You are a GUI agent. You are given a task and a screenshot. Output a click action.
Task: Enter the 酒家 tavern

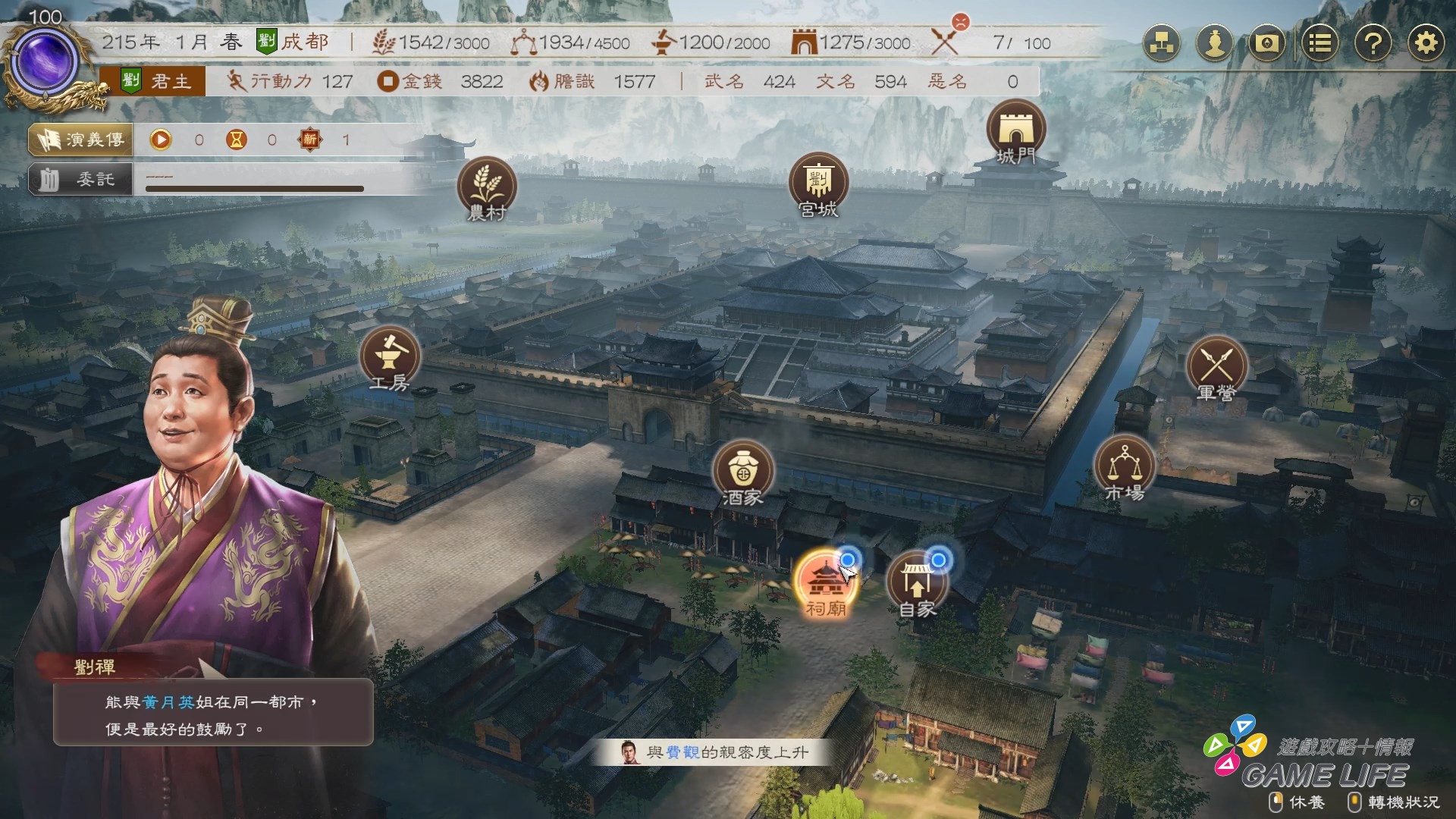click(x=742, y=471)
